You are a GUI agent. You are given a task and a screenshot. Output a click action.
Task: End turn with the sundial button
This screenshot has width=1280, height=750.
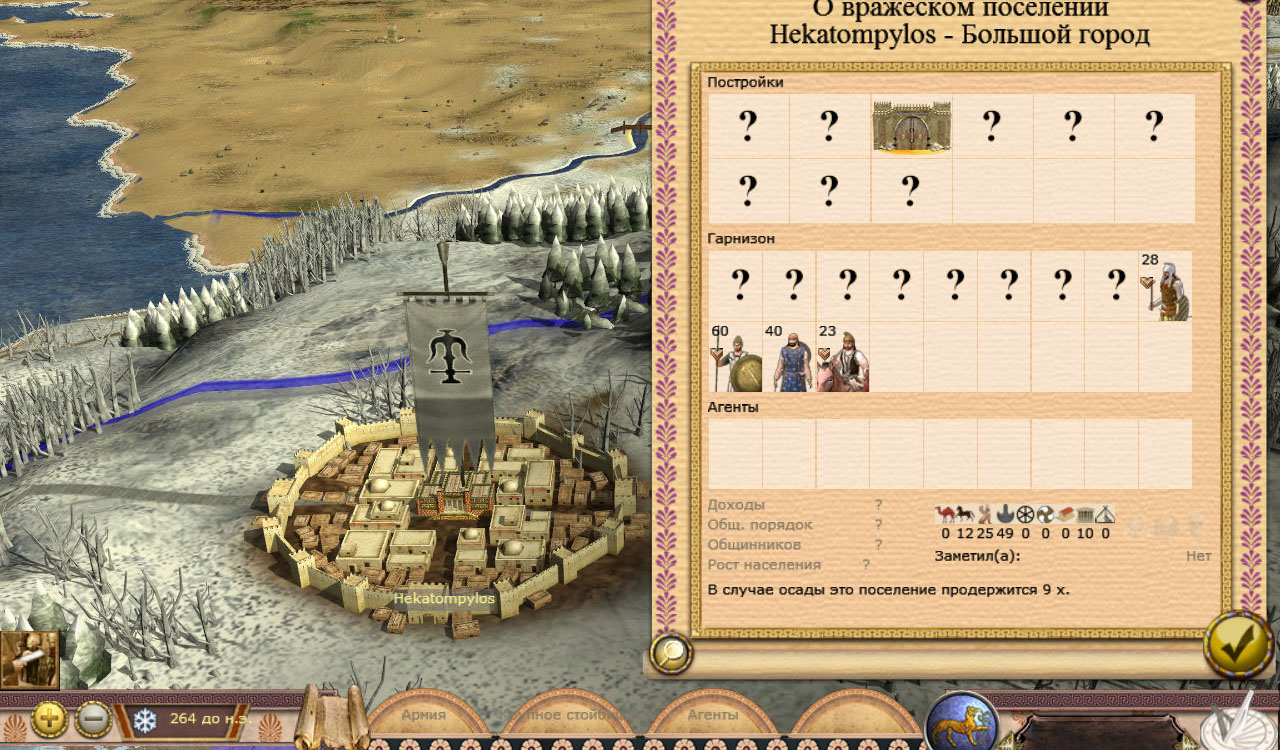[1240, 722]
